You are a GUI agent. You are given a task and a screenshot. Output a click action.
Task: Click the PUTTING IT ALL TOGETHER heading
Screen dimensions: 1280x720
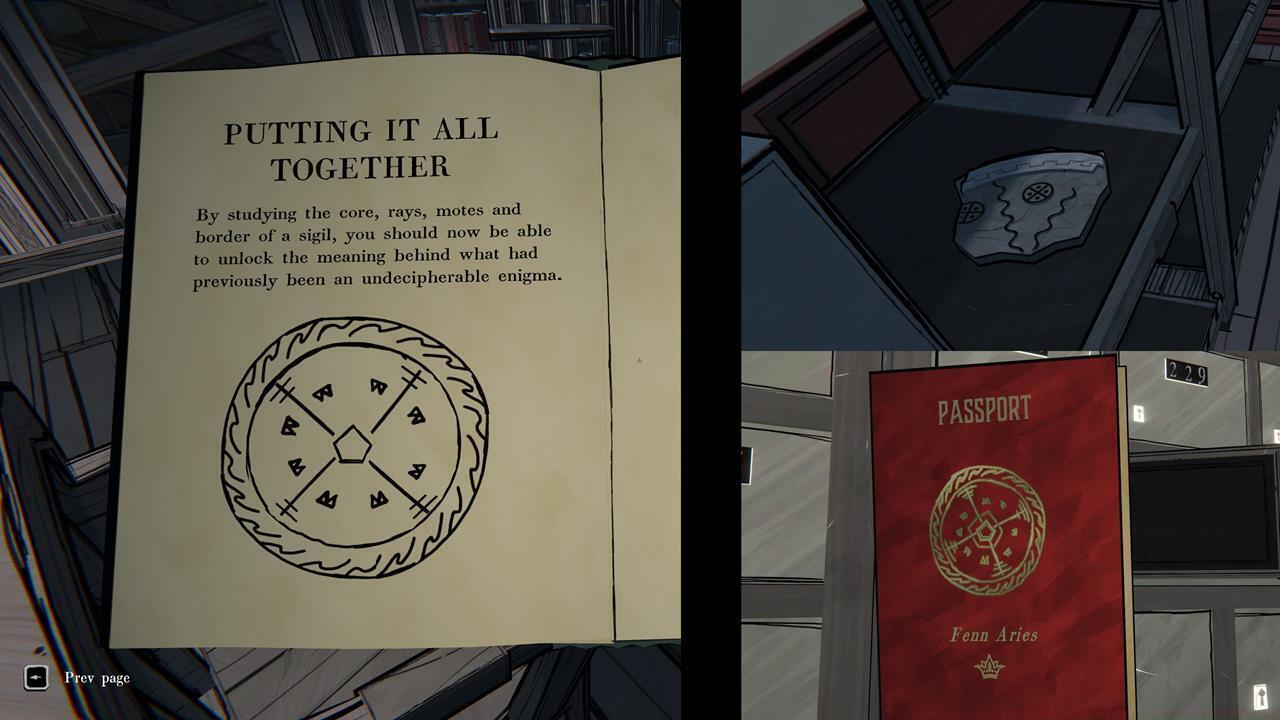(362, 146)
